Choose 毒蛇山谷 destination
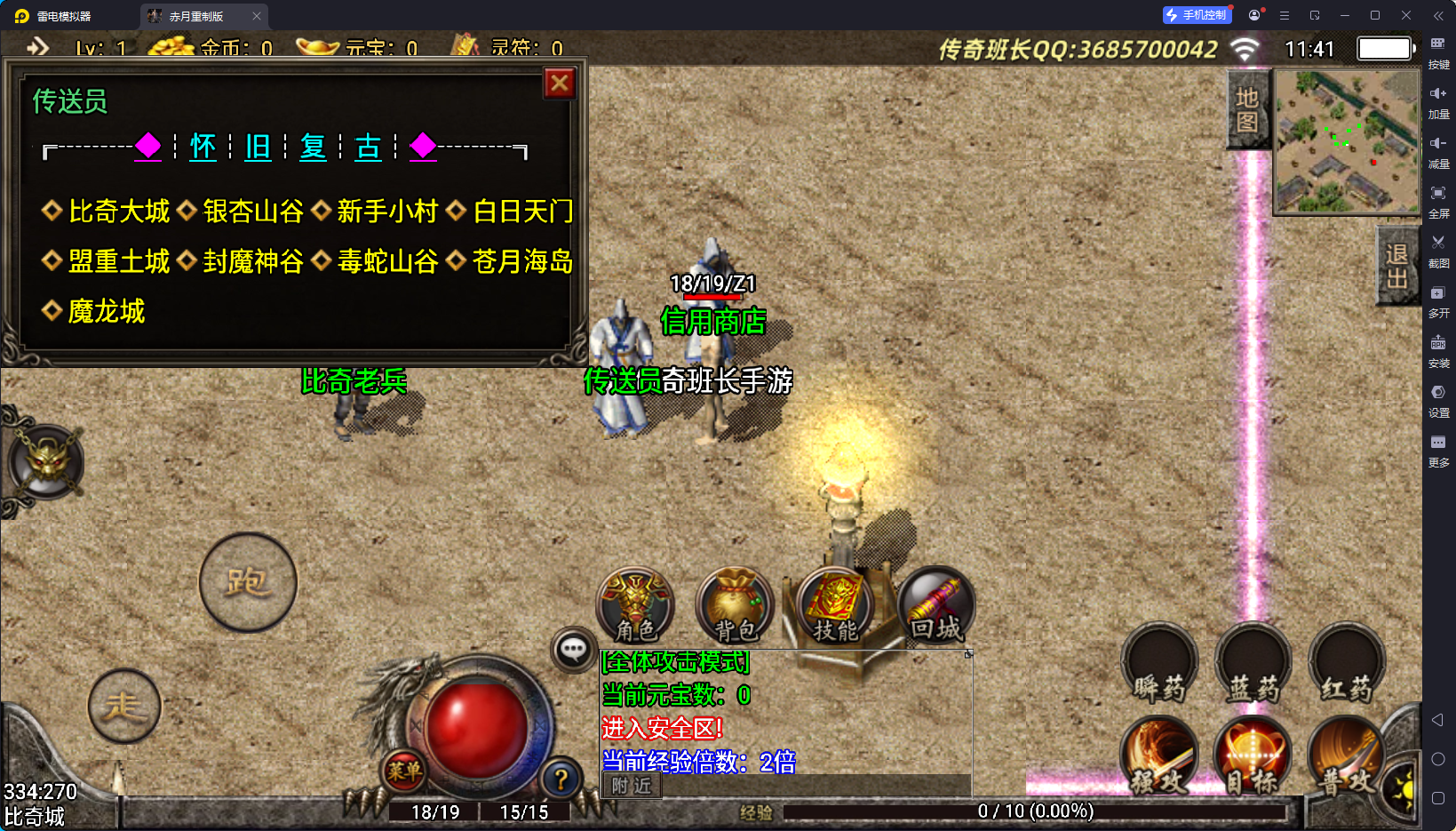Viewport: 1456px width, 831px height. pyautogui.click(x=387, y=261)
